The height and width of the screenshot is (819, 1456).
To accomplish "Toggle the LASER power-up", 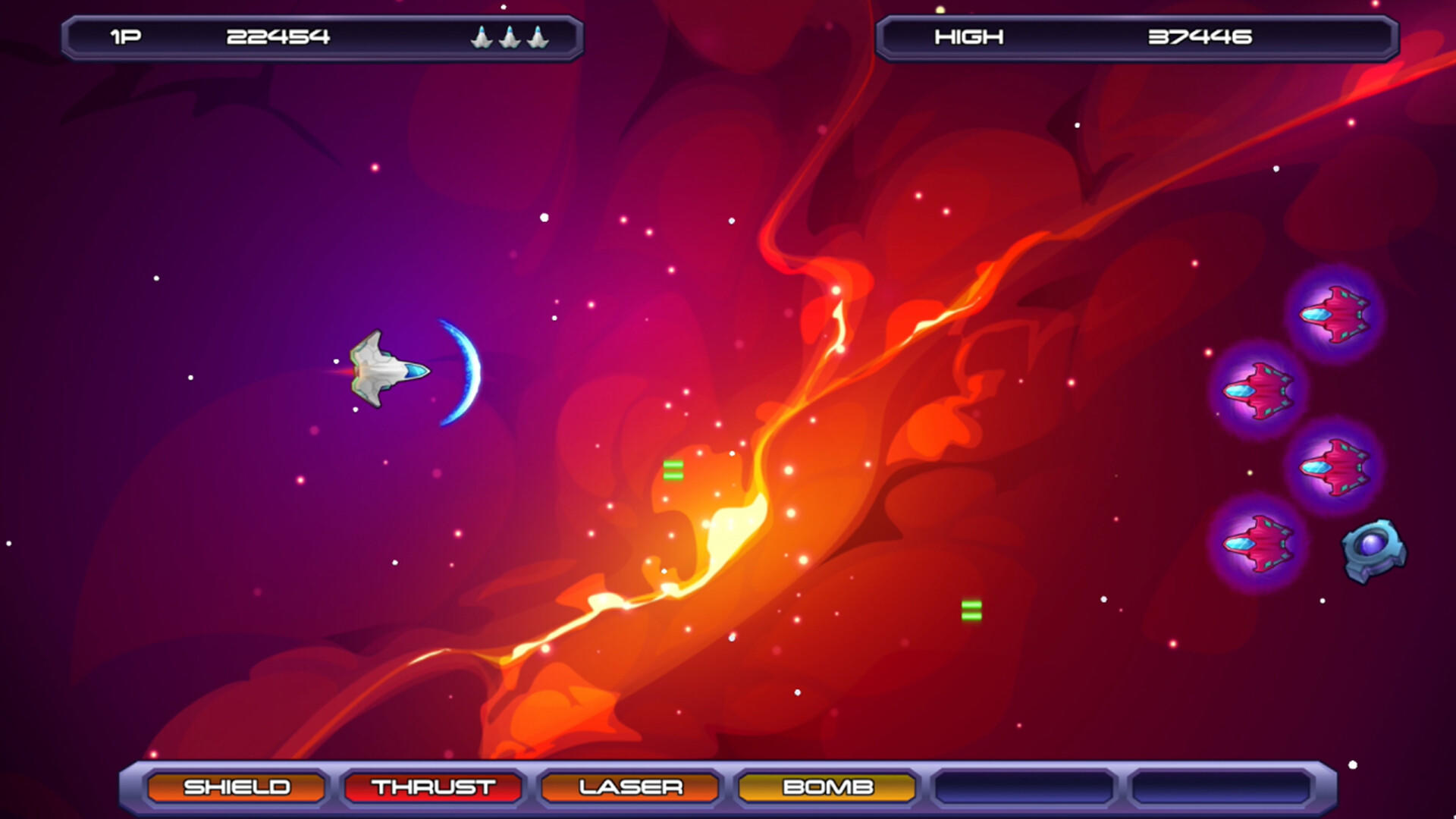I will pos(629,787).
